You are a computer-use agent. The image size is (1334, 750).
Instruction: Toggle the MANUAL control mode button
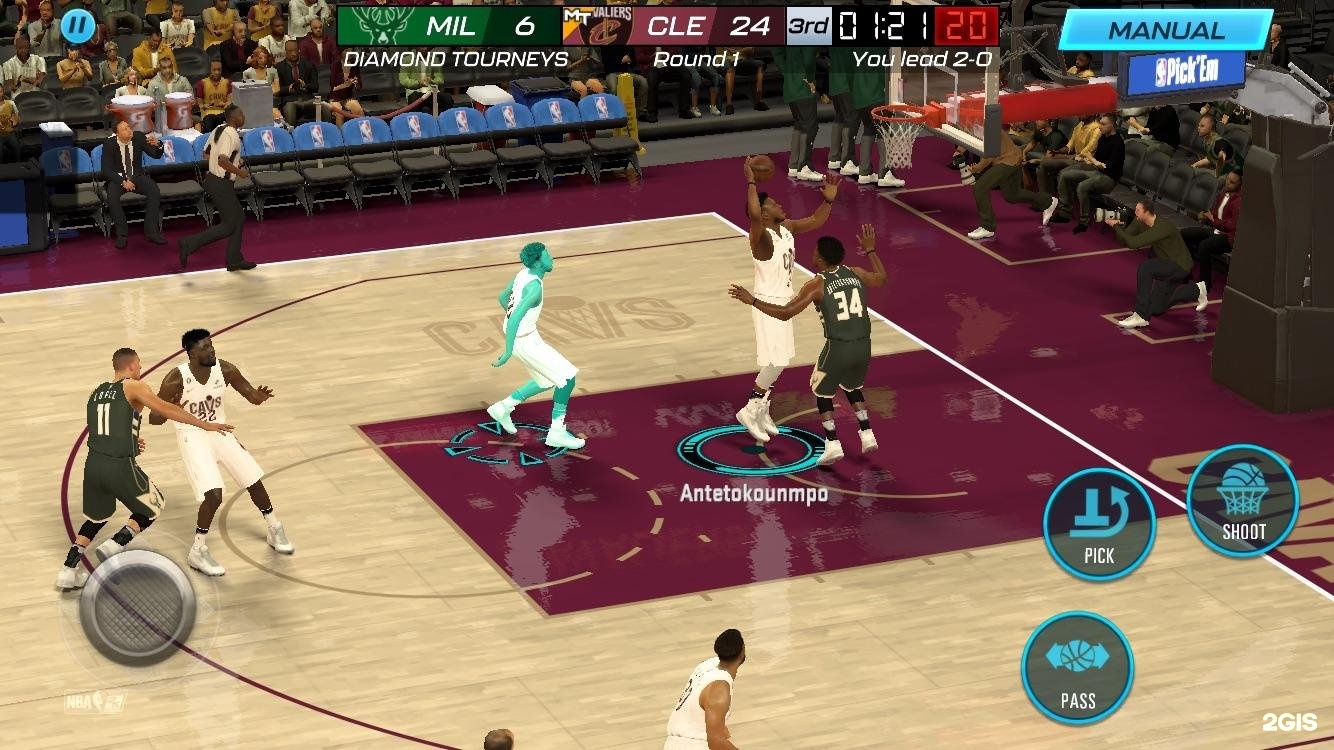(1165, 29)
